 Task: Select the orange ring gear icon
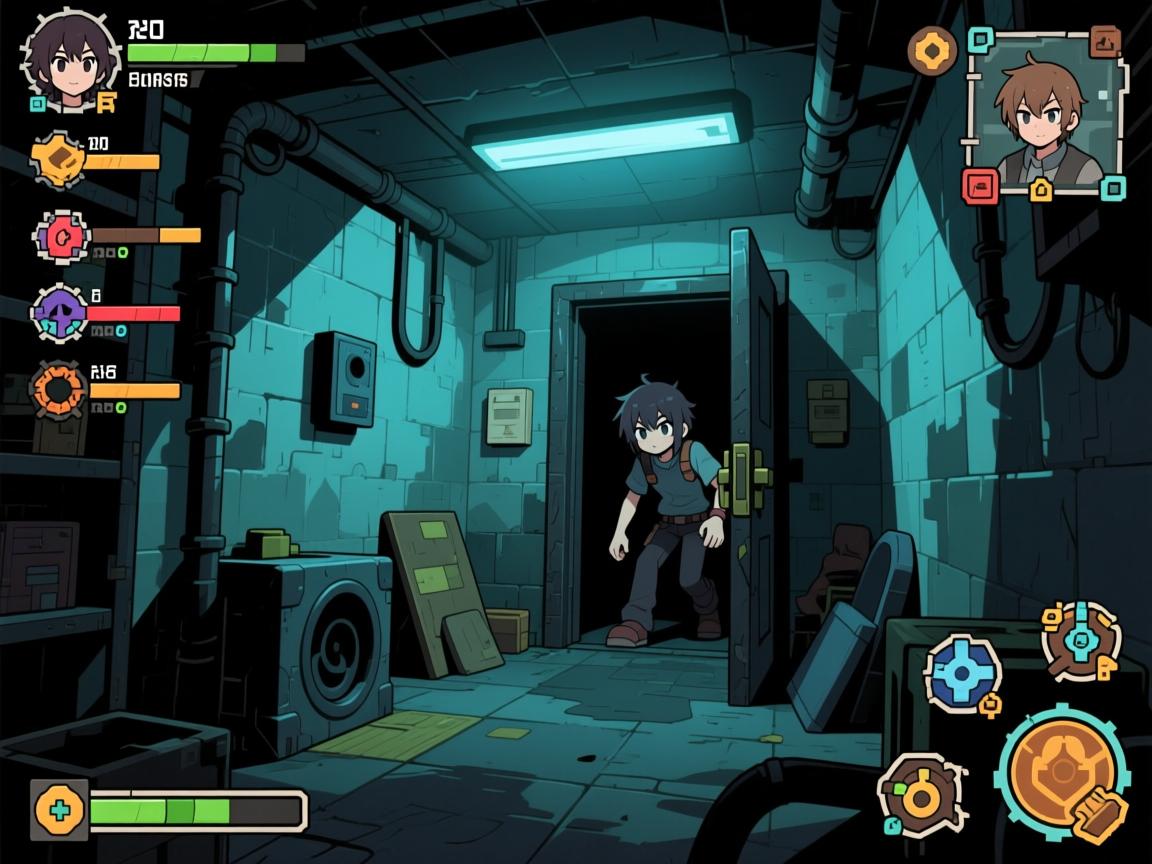point(60,389)
